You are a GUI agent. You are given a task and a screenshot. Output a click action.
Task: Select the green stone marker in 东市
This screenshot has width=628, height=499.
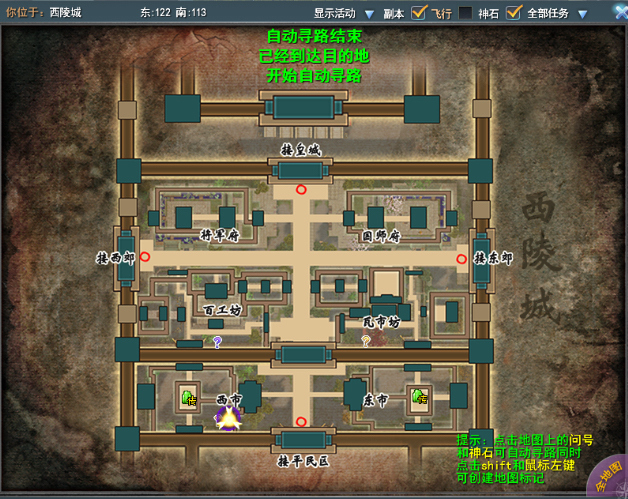point(418,397)
